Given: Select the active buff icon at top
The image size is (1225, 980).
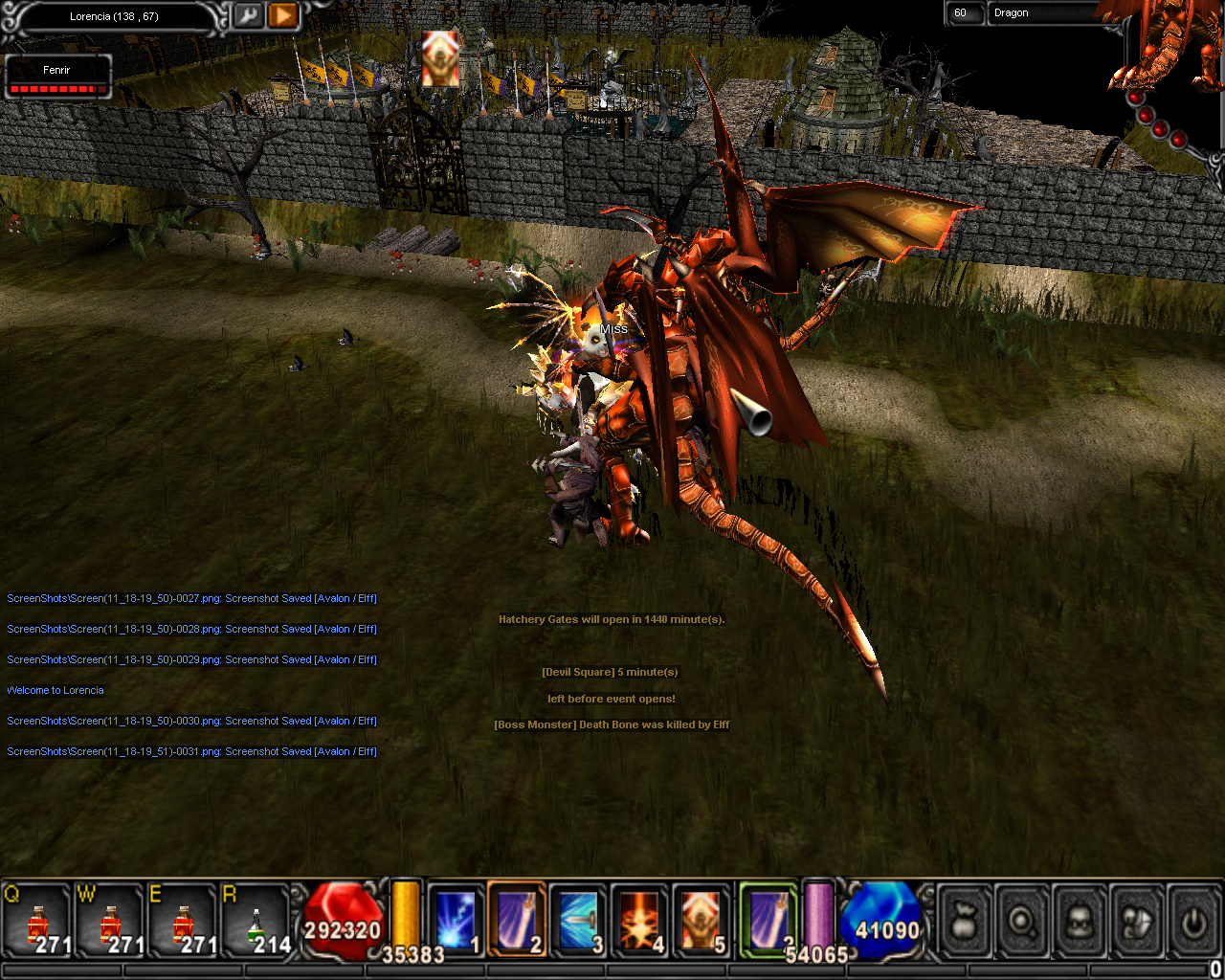Looking at the screenshot, I should (x=440, y=57).
